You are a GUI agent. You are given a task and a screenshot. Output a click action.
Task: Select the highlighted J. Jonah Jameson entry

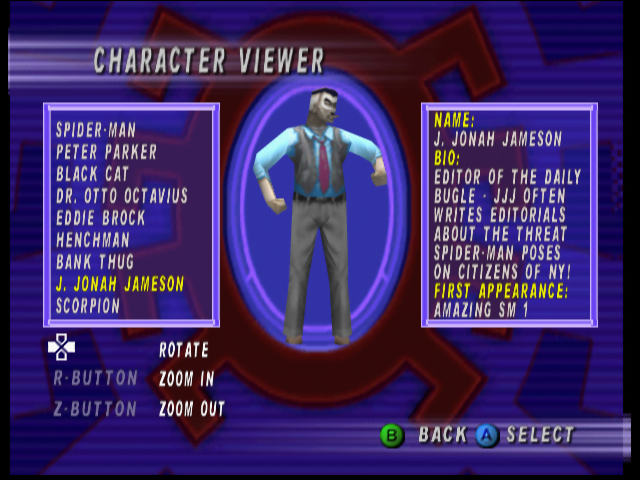coord(120,284)
